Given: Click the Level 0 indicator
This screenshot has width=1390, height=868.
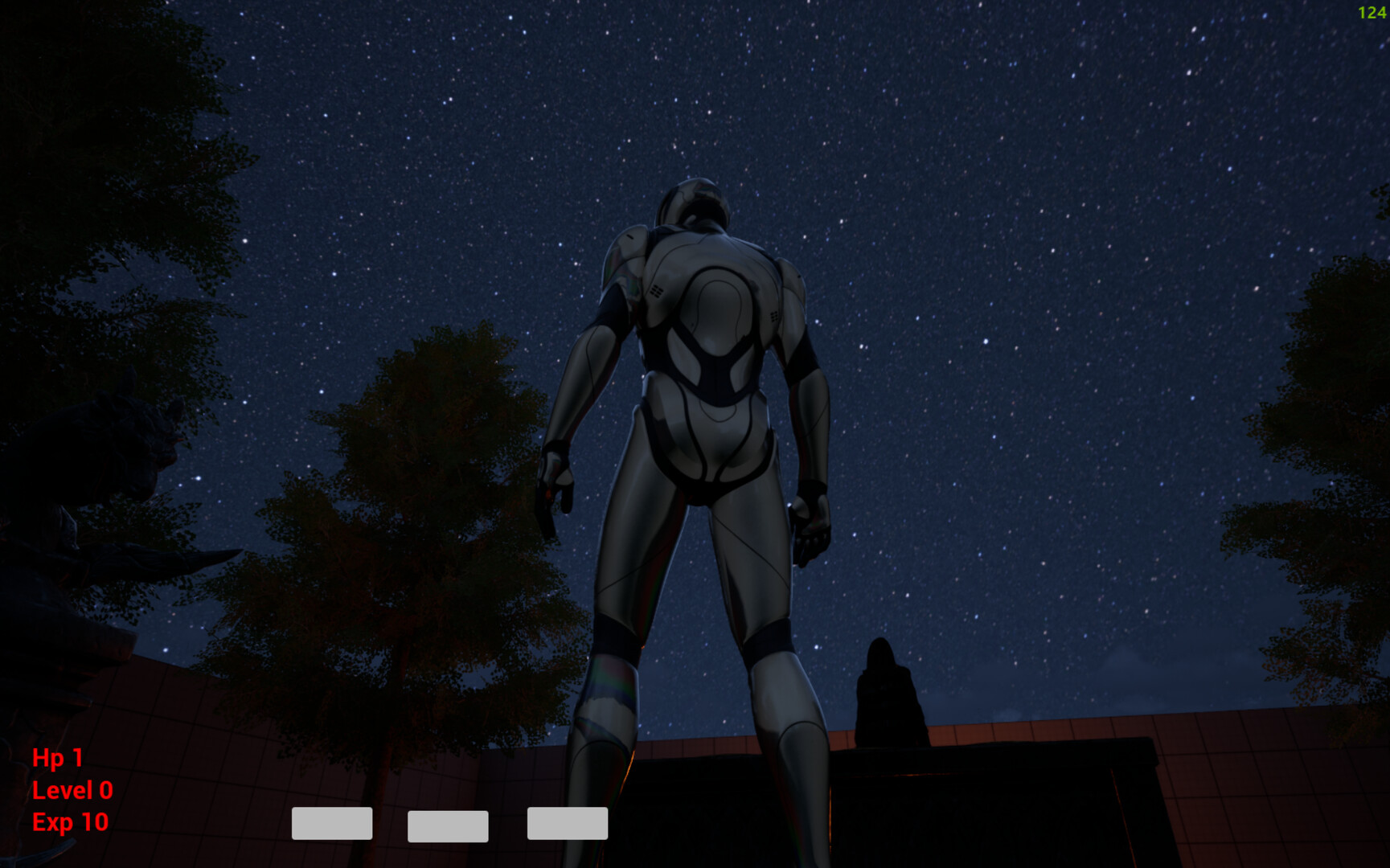Looking at the screenshot, I should (x=72, y=790).
